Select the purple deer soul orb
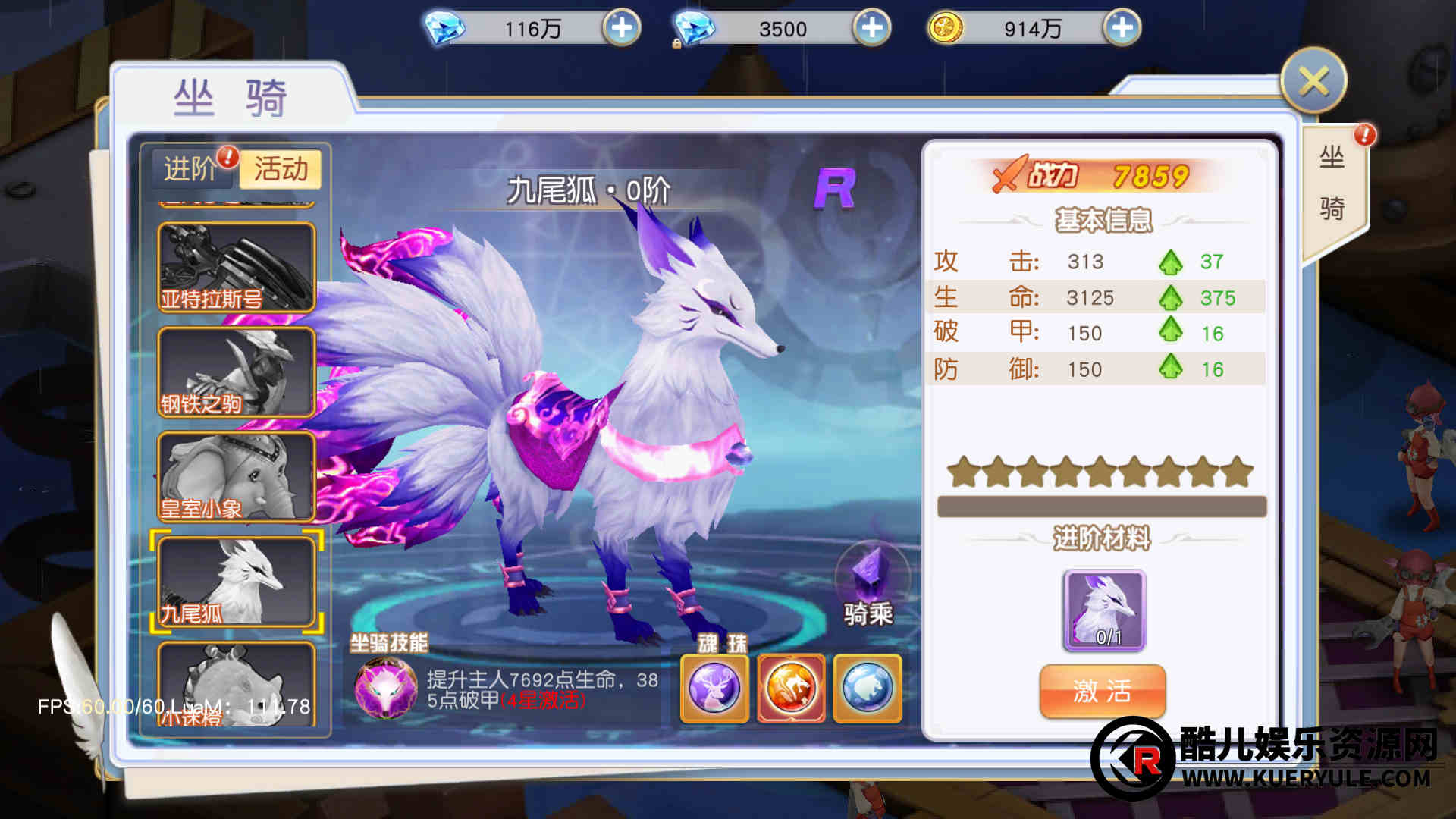 tap(714, 689)
